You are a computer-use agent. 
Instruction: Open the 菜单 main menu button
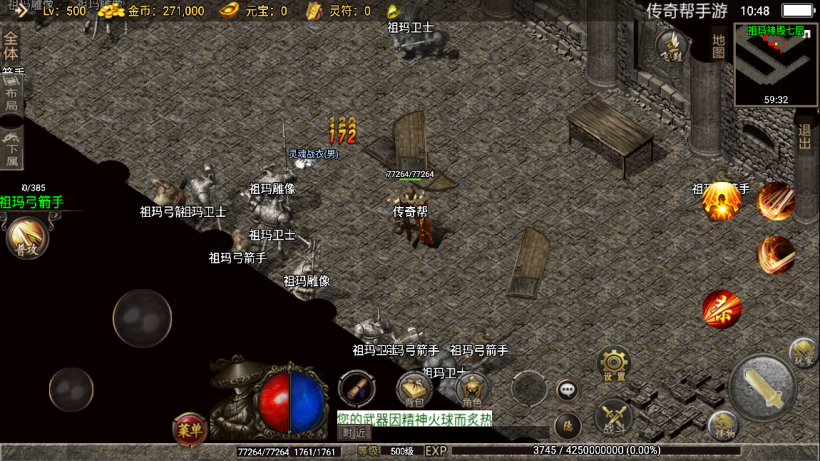coord(189,428)
